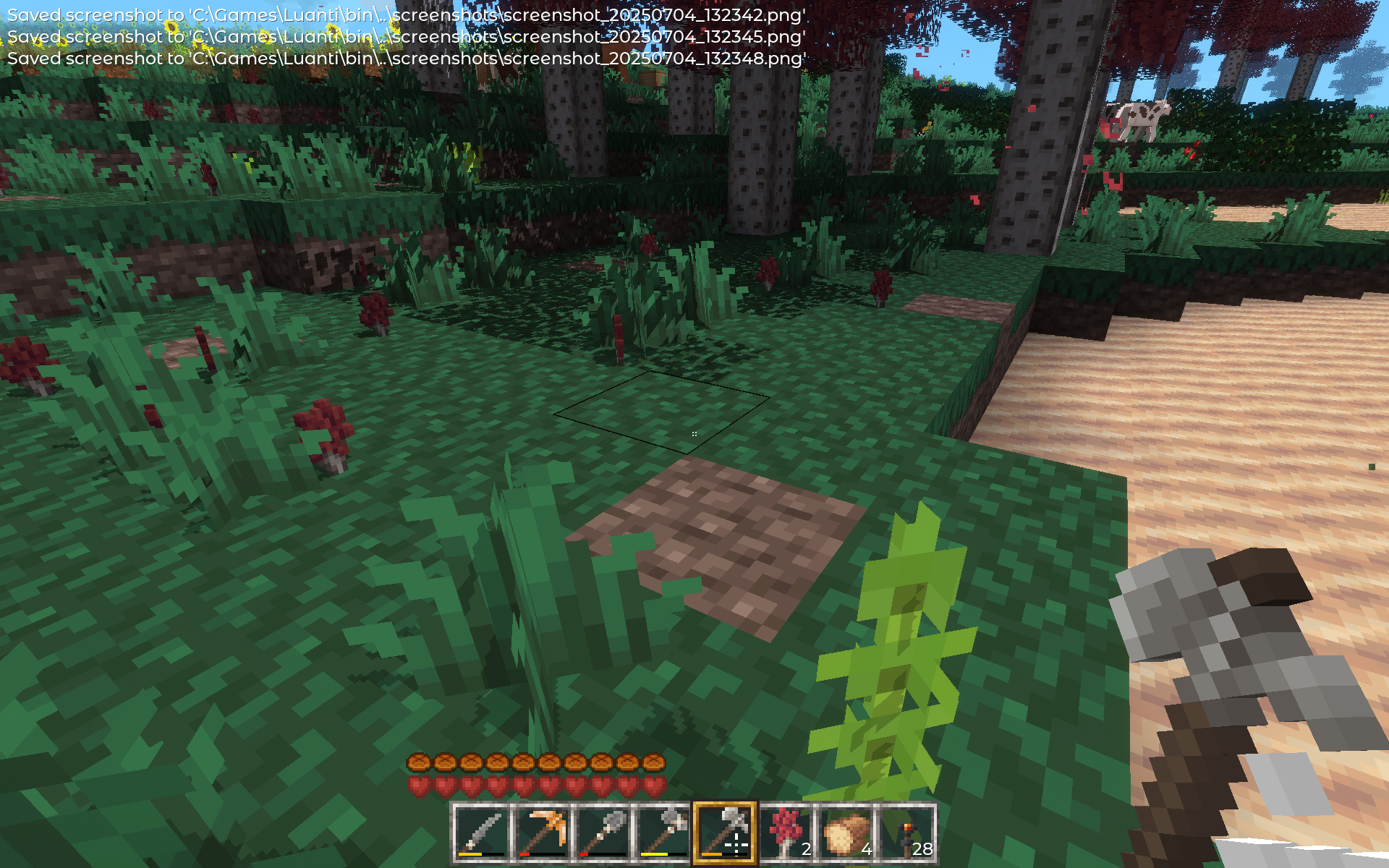Switch to the stone axe slot
The width and height of the screenshot is (1389, 868).
click(664, 833)
